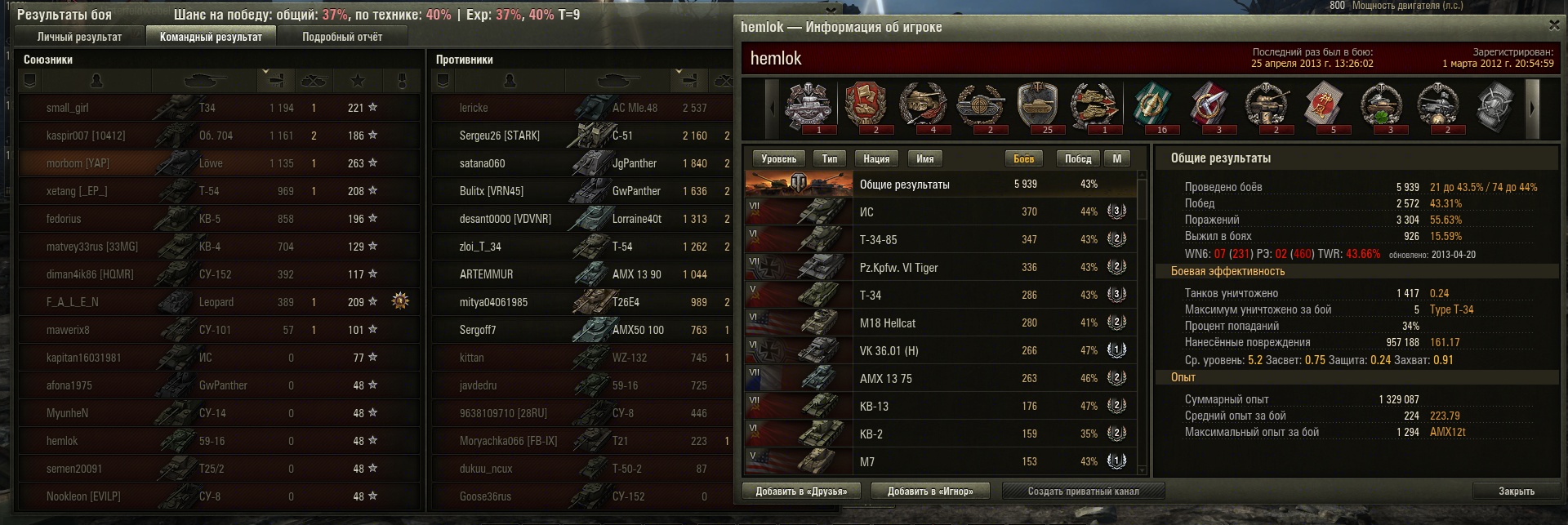
Task: Sort vehicles by Уровень
Action: (x=777, y=159)
